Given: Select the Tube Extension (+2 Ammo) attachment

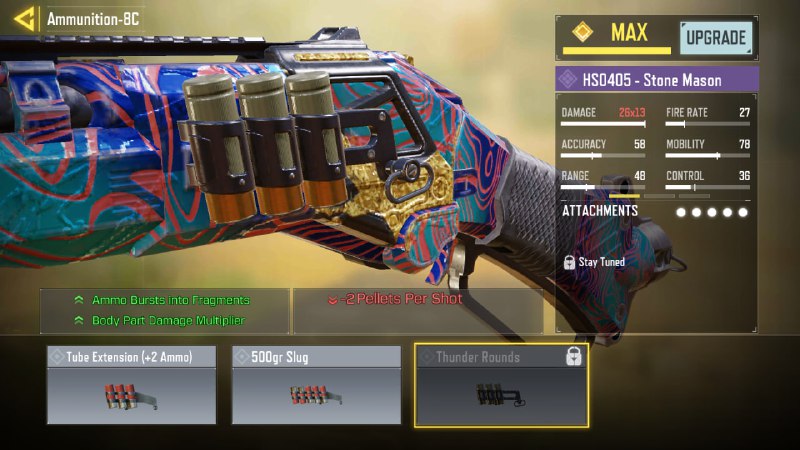Looking at the screenshot, I should [x=131, y=385].
